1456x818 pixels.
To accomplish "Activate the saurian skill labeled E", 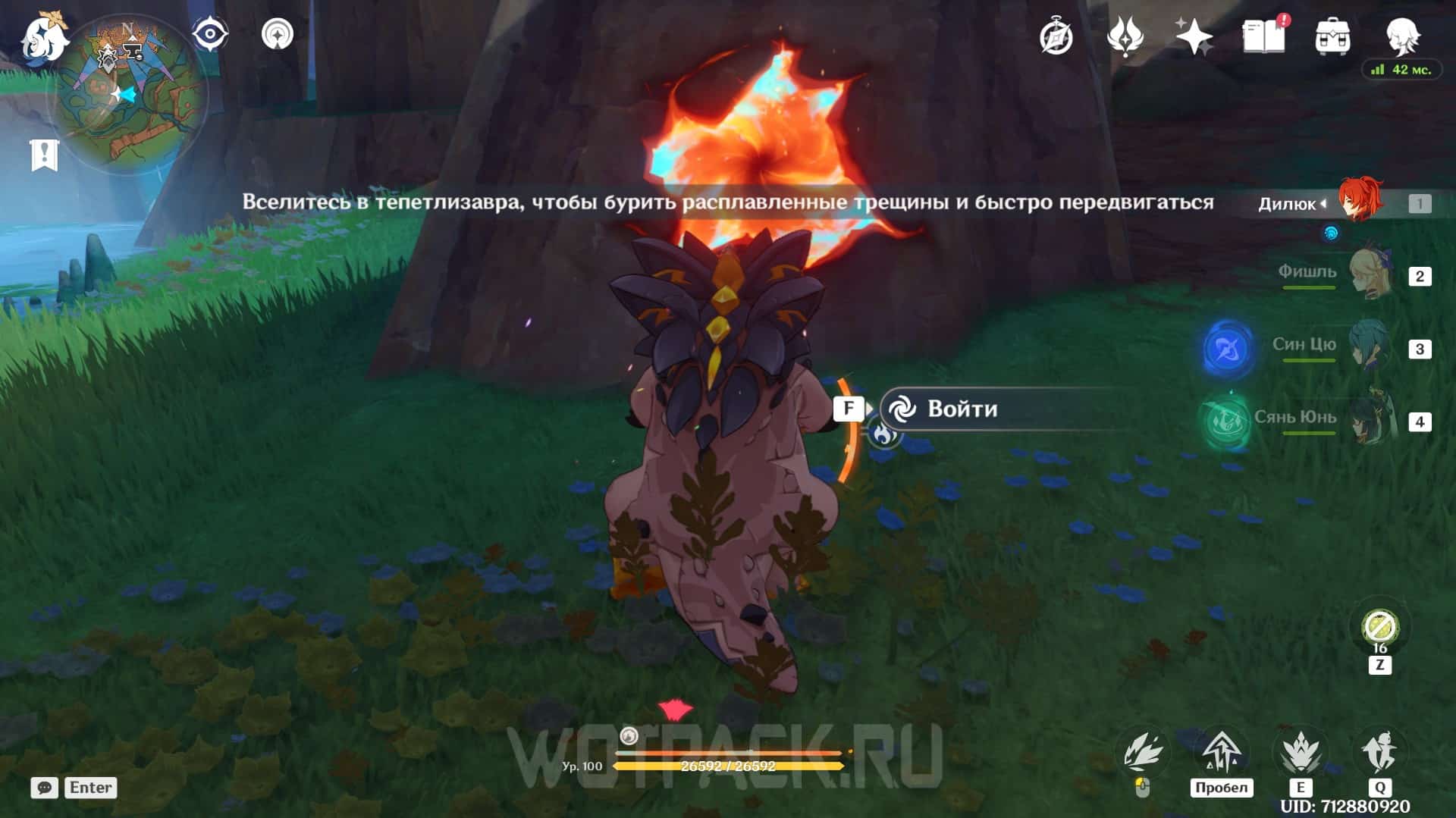I will [x=1301, y=754].
